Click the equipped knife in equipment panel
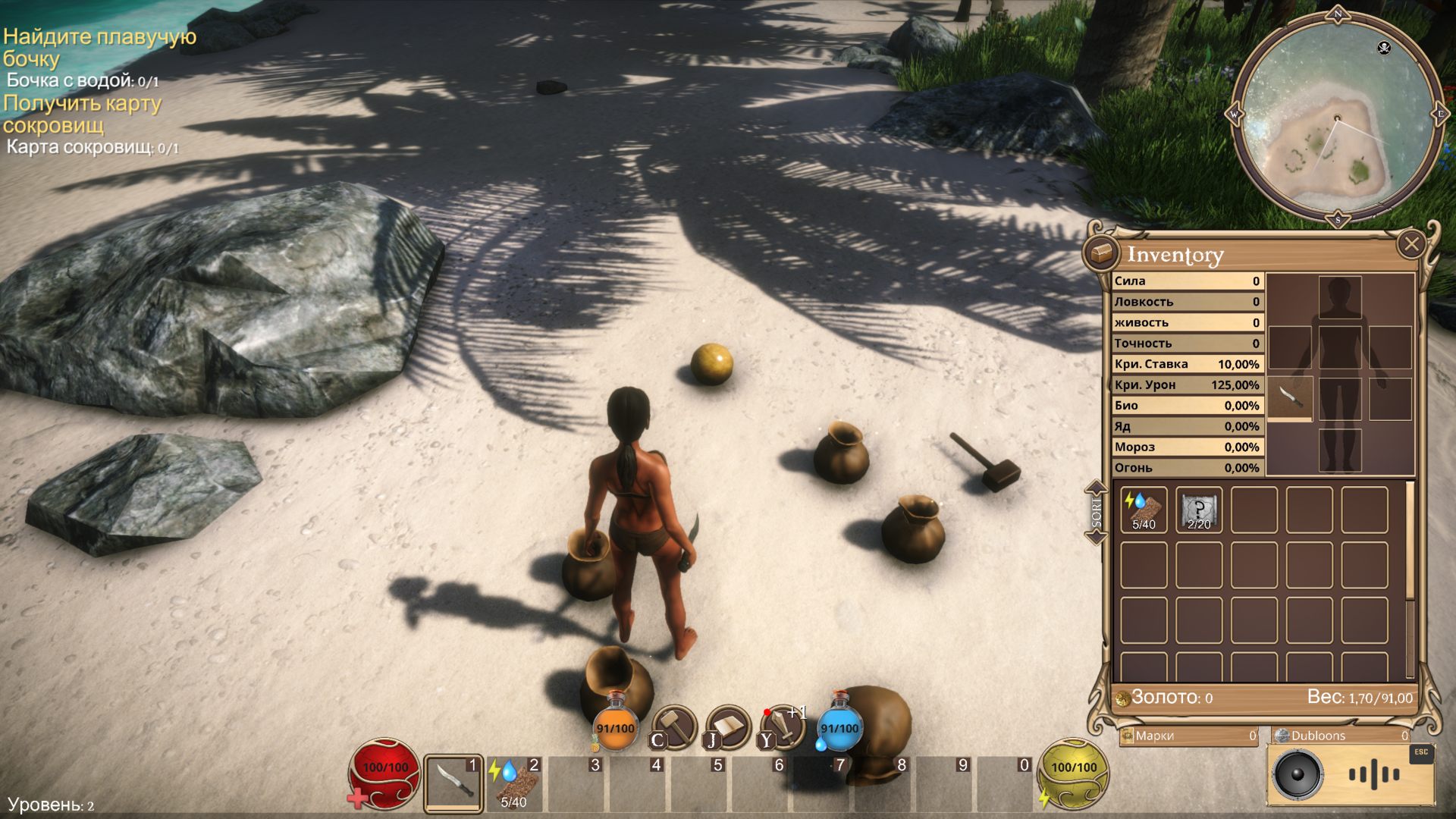 coord(1290,397)
